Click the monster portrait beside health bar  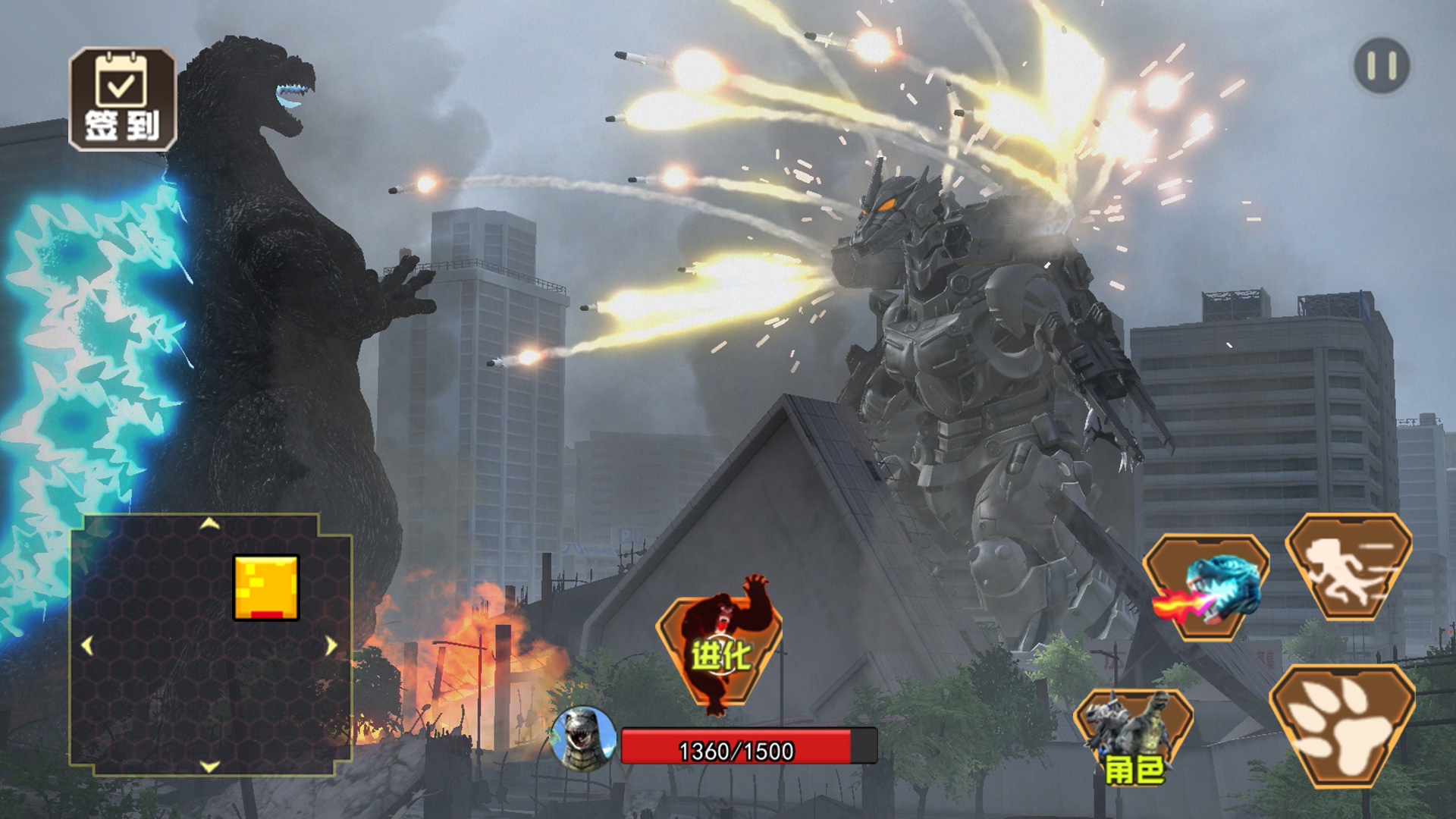582,736
